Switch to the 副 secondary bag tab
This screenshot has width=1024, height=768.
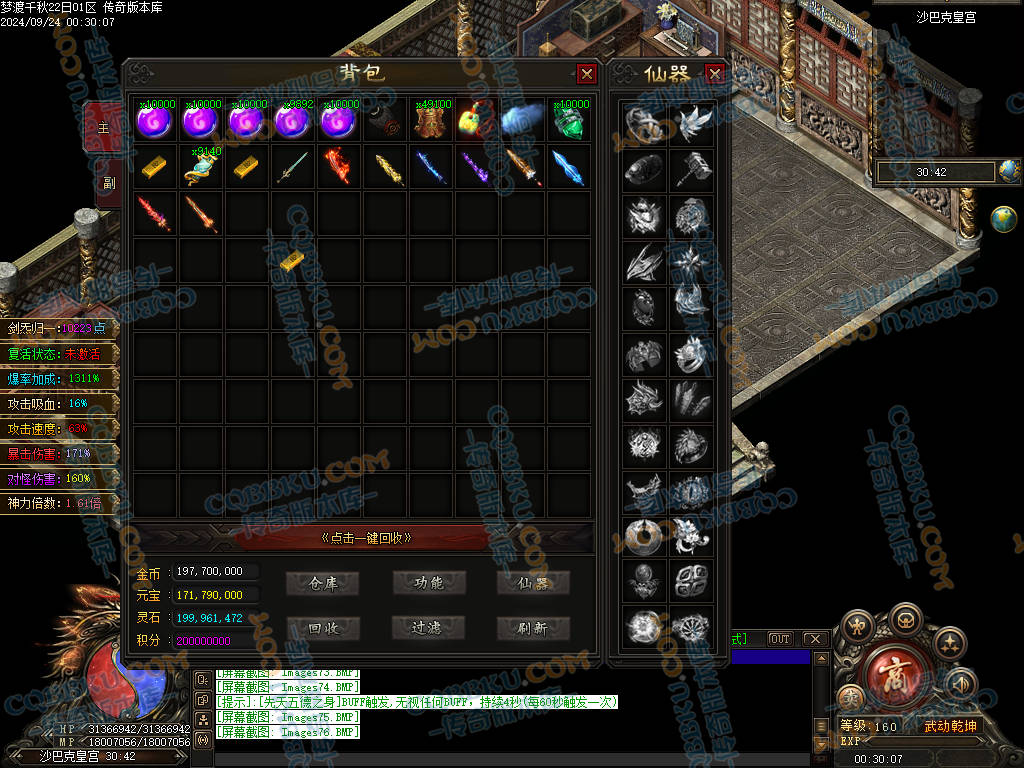pyautogui.click(x=104, y=182)
